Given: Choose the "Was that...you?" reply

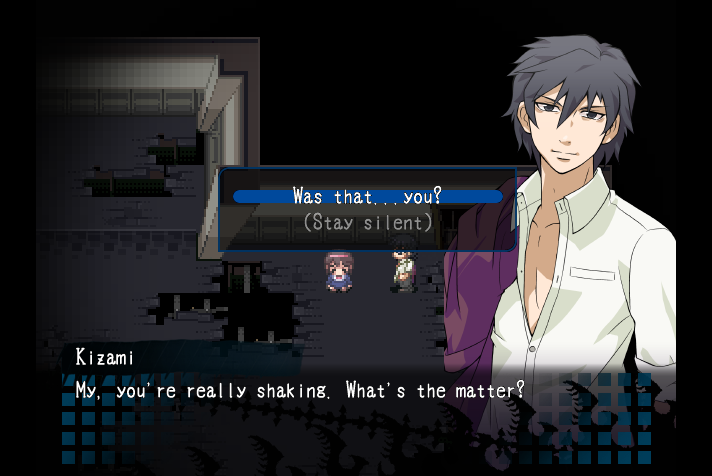Looking at the screenshot, I should (x=367, y=196).
